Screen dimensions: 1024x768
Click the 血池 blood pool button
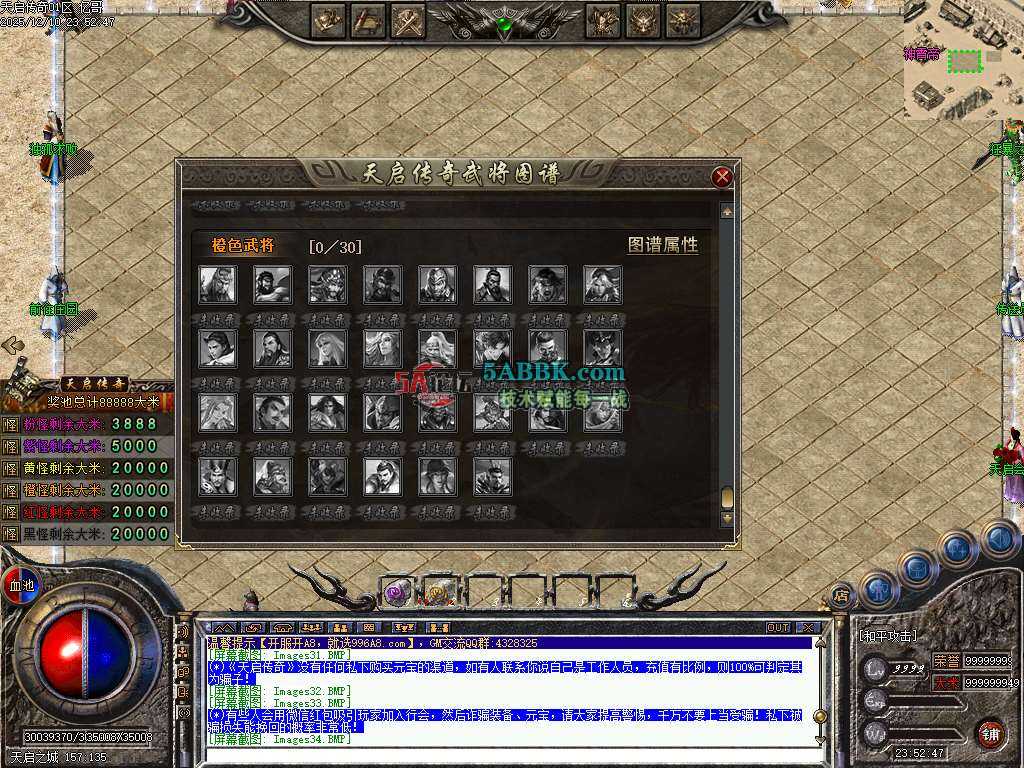pos(21,585)
